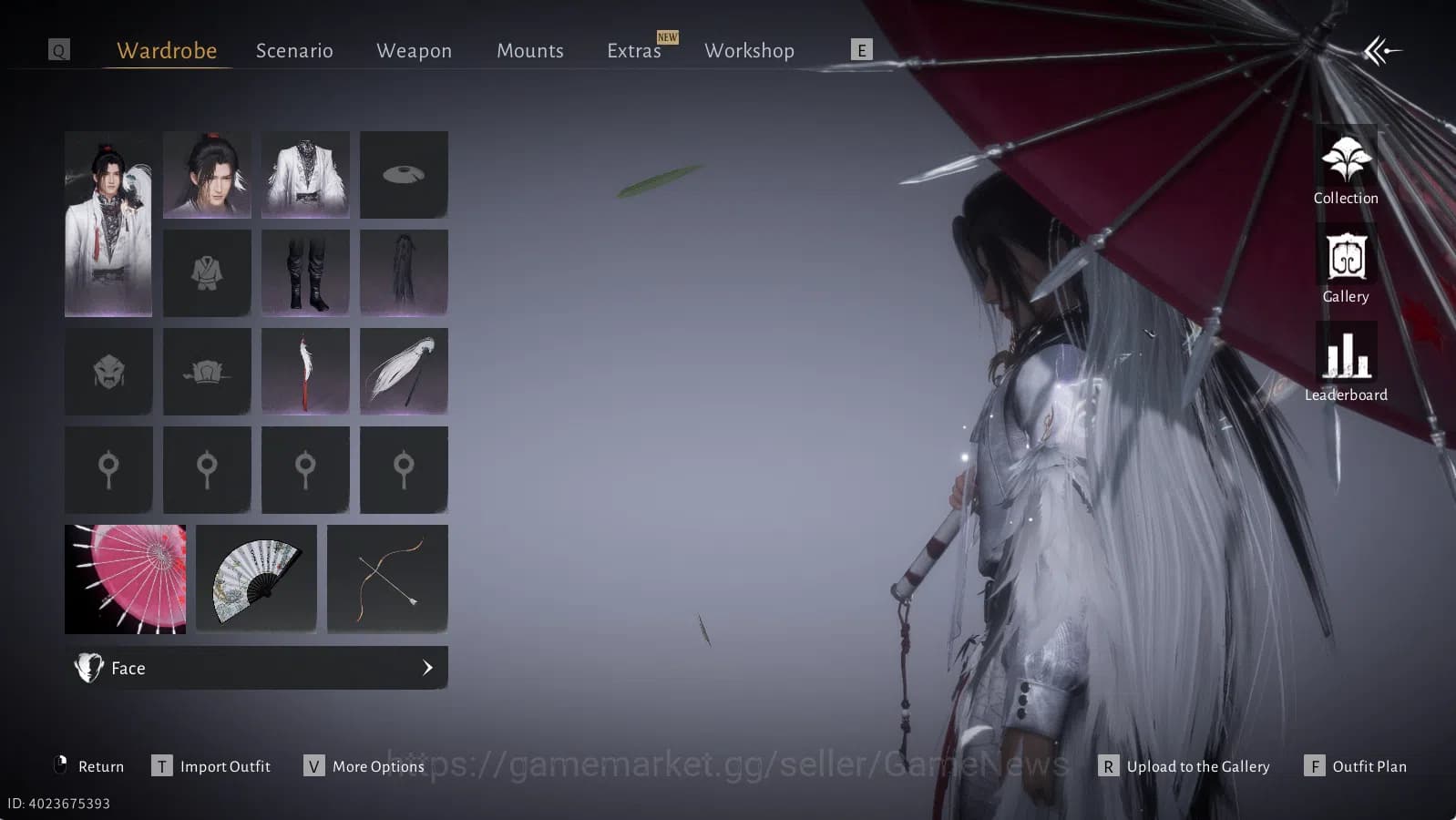Screen dimensions: 1456x820
Task: Click Import Outfit
Action: tap(211, 766)
